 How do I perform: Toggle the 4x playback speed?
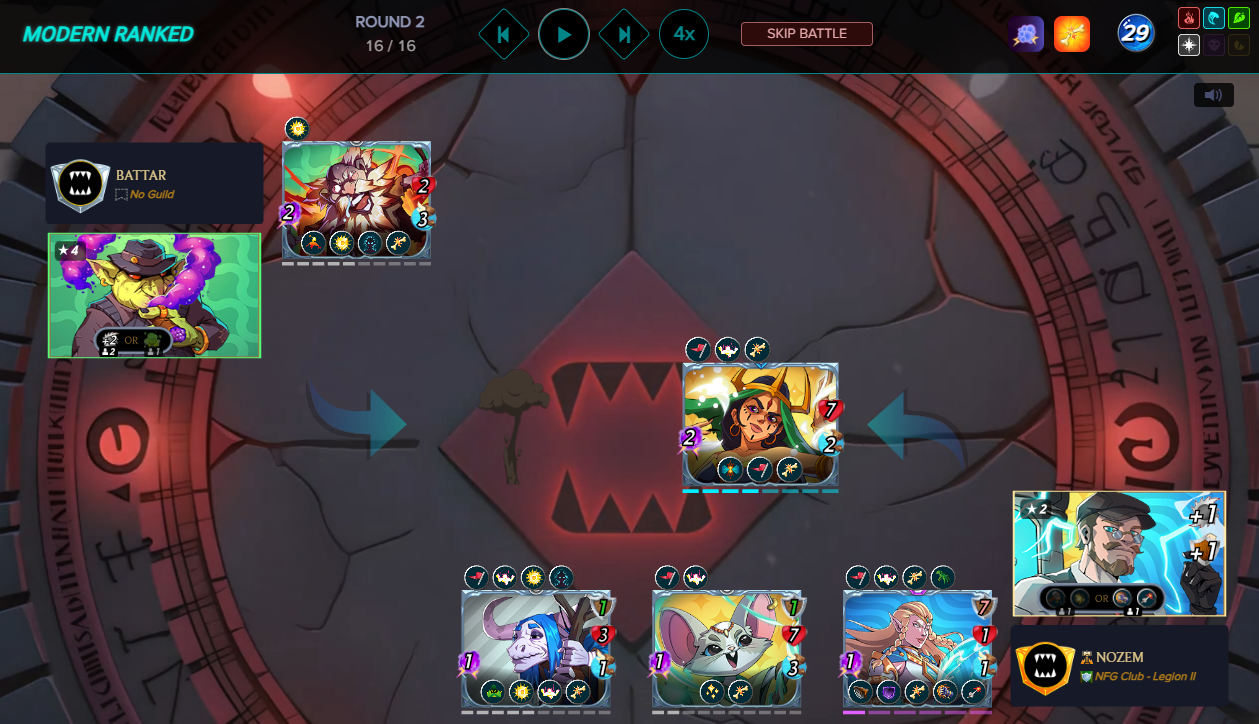684,34
